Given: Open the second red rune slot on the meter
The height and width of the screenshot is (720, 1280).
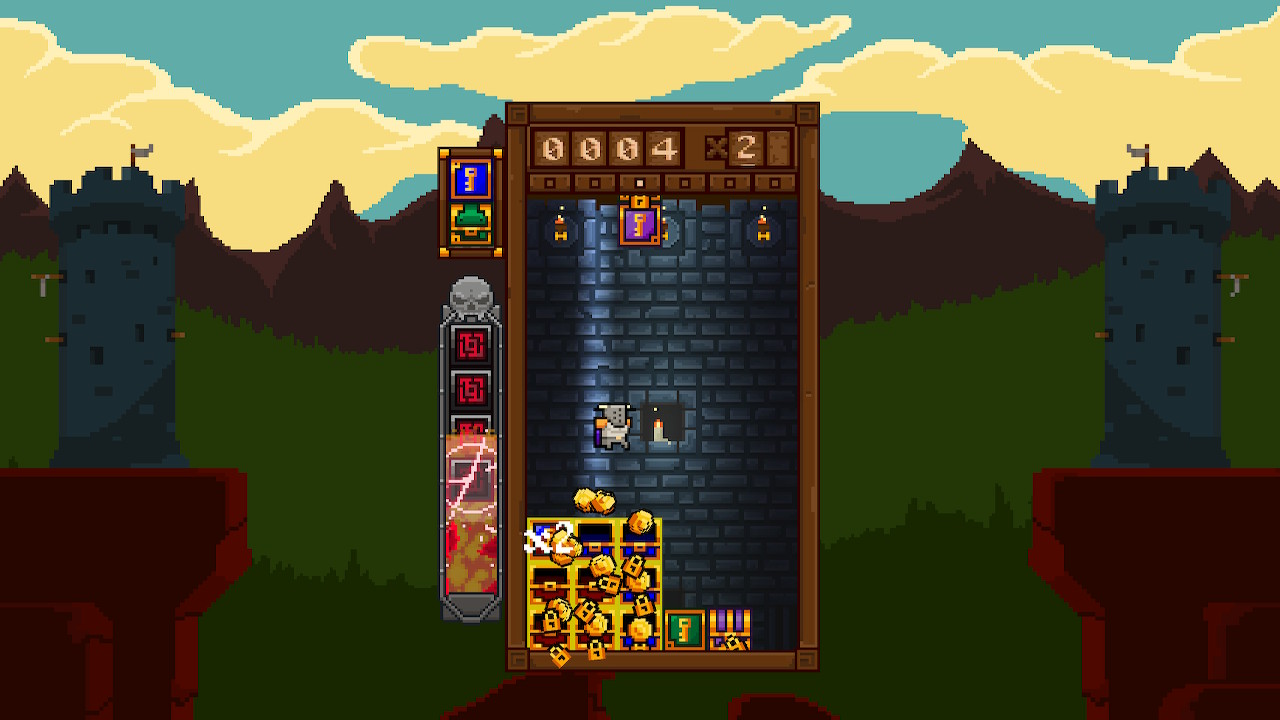Looking at the screenshot, I should pyautogui.click(x=470, y=390).
